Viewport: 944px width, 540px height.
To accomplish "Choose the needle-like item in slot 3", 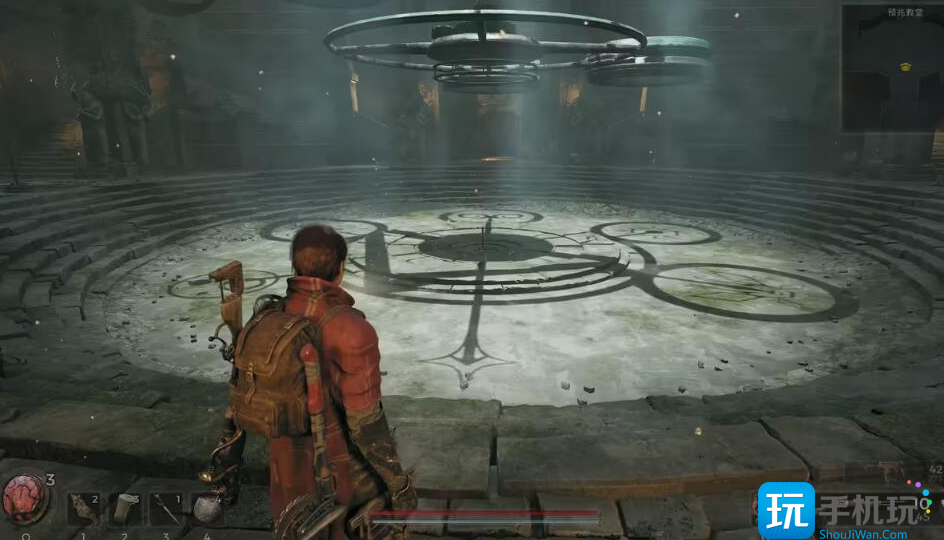I will 166,508.
